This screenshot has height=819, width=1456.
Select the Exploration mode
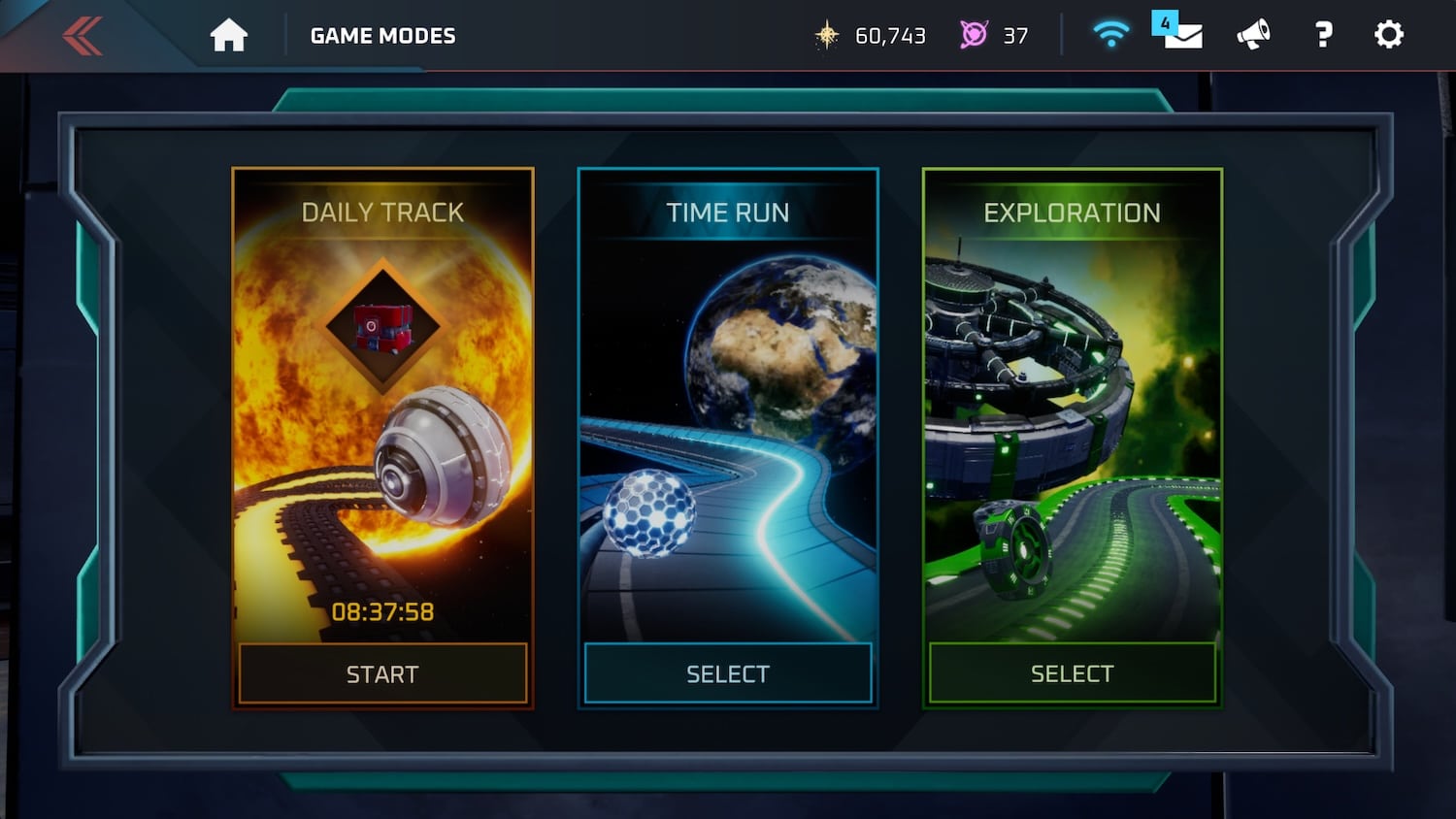pos(1073,673)
